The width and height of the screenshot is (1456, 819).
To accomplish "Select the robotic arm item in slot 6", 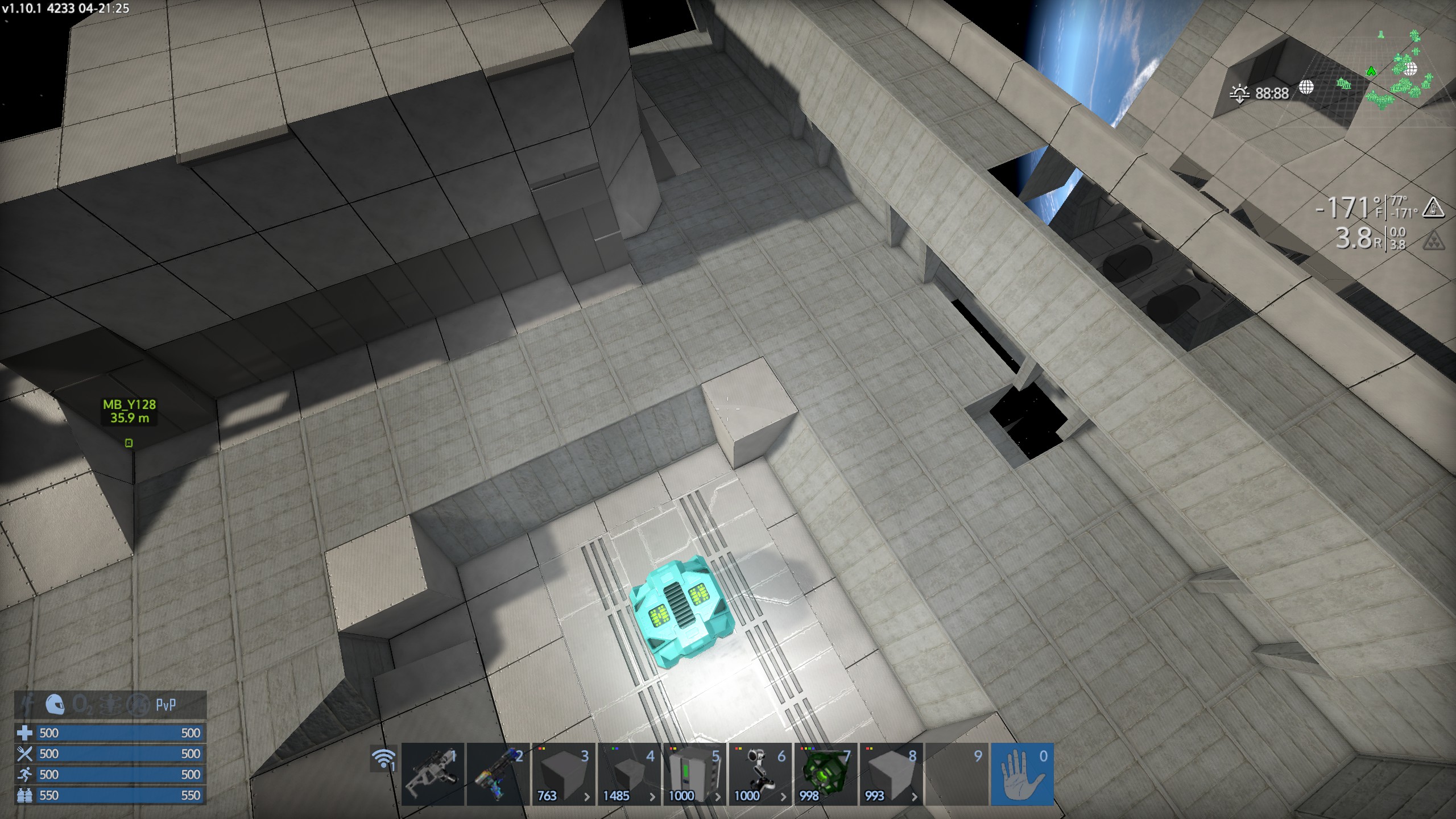I will tap(760, 774).
